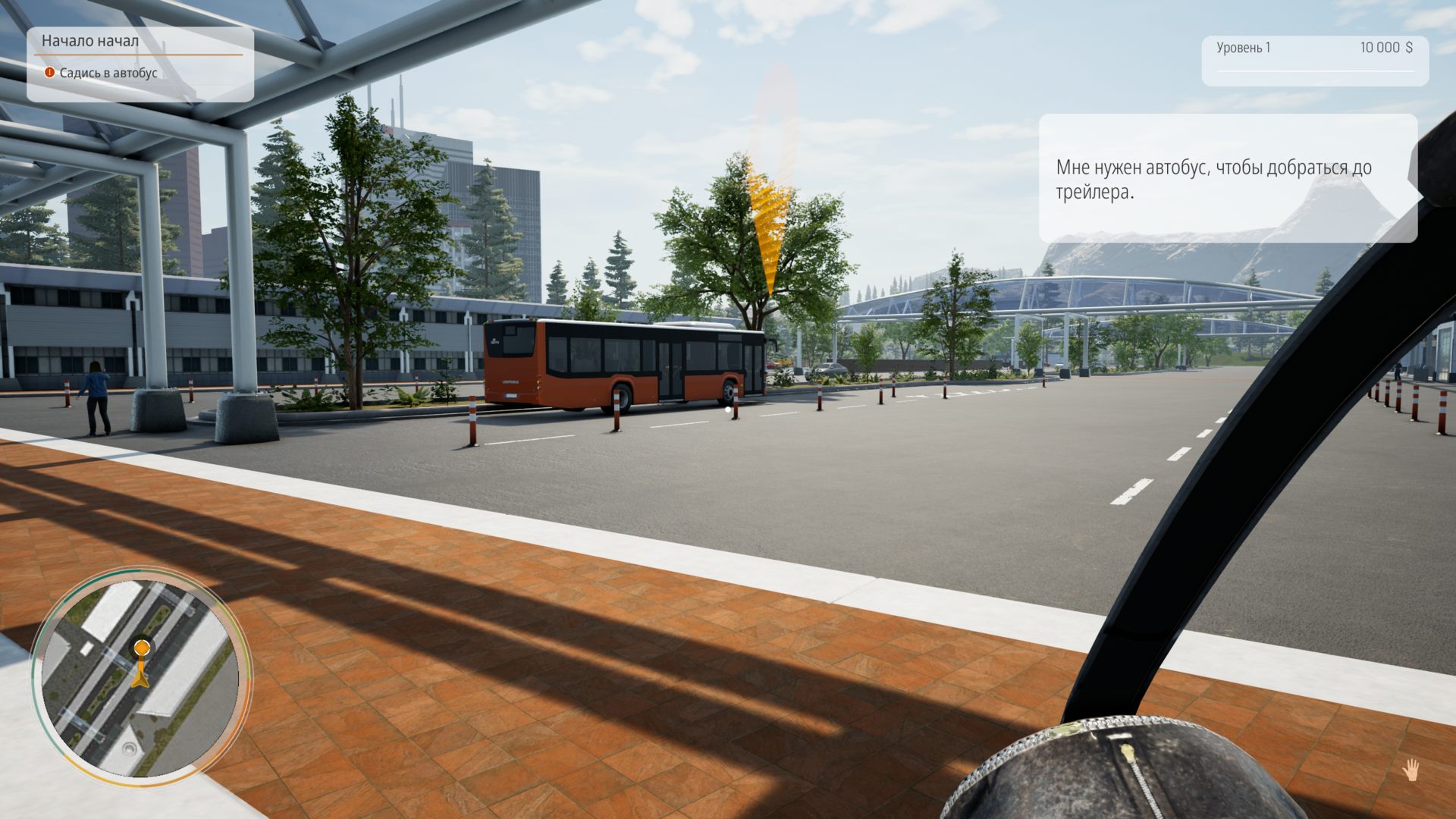Click the "Мне нужен автобус" dialogue bubble
Viewport: 1456px width, 819px height.
[1227, 179]
